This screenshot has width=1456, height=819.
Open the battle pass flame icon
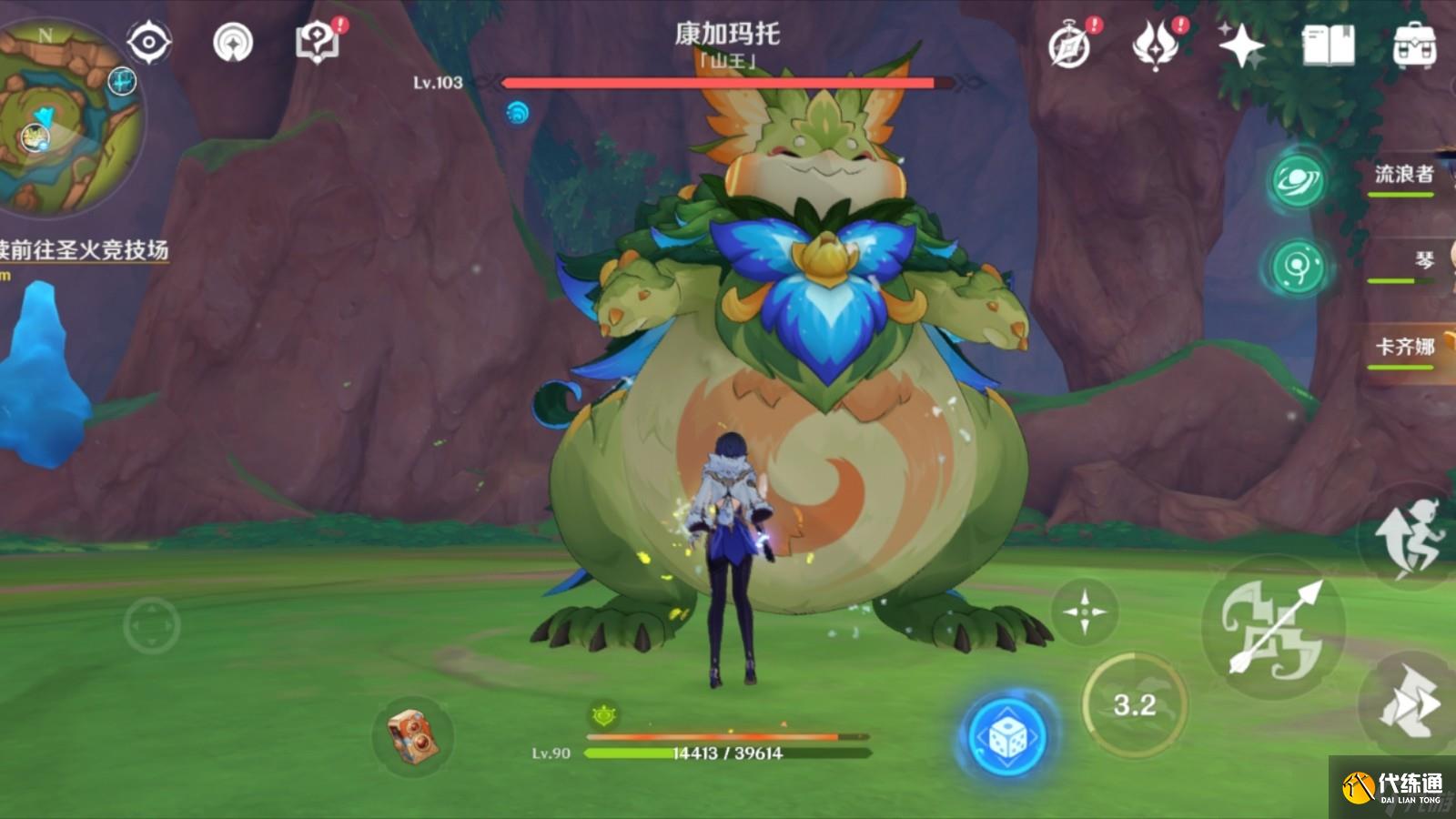coord(1156,45)
